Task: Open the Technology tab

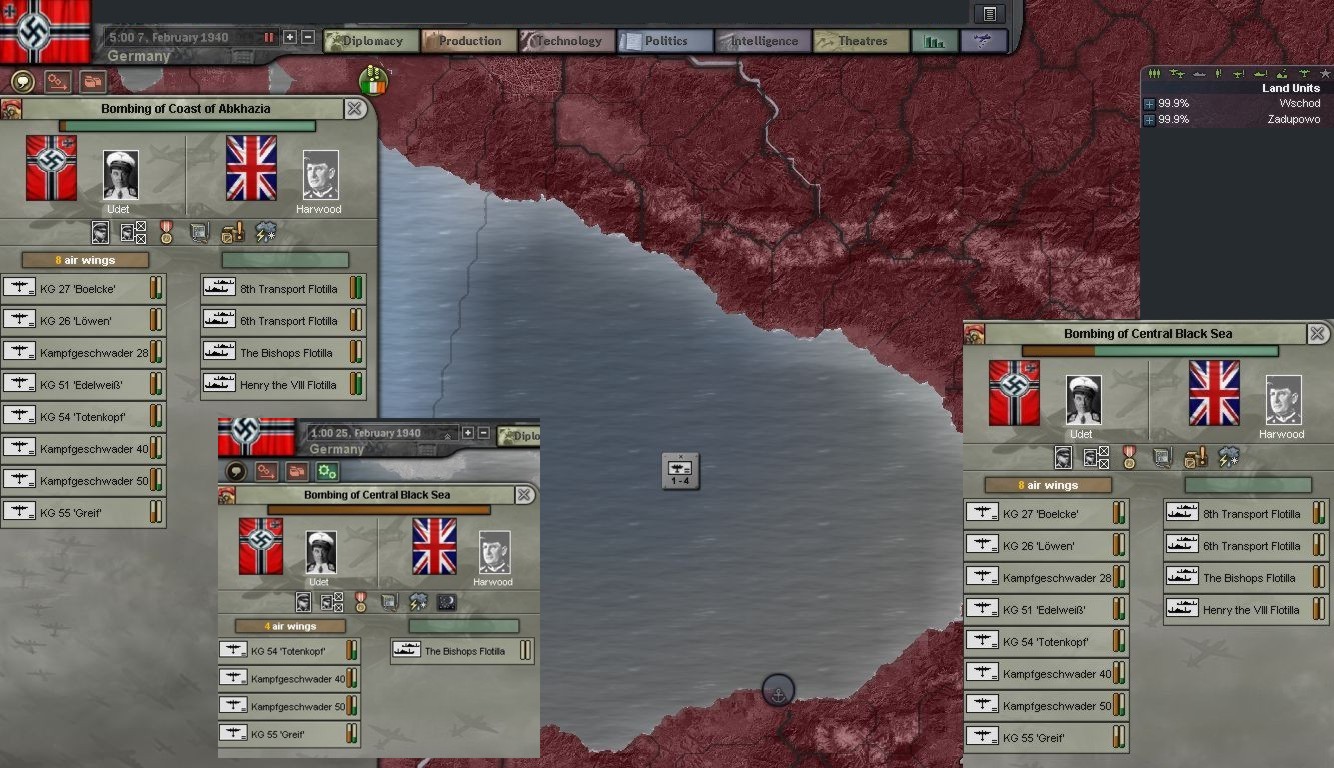Action: coord(567,41)
